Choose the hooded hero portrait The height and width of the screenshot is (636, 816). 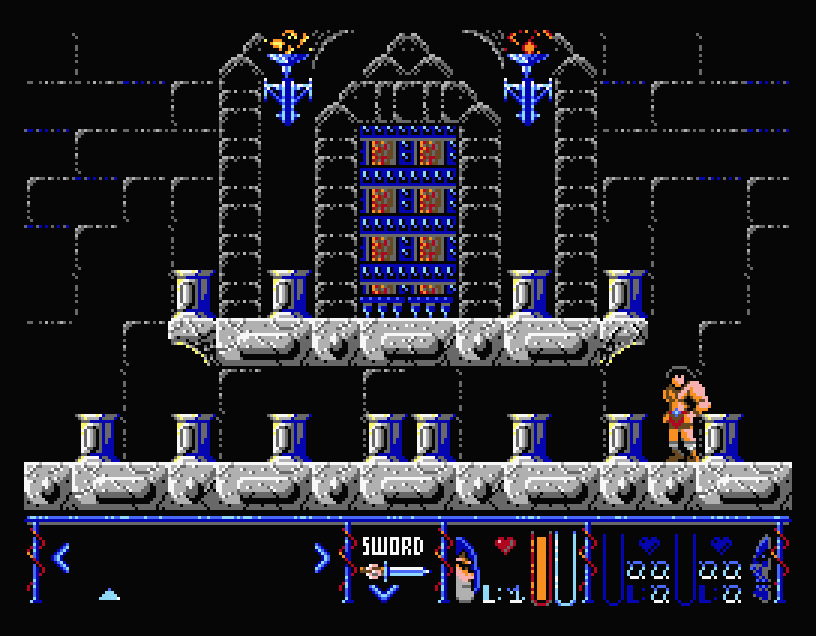[465, 572]
